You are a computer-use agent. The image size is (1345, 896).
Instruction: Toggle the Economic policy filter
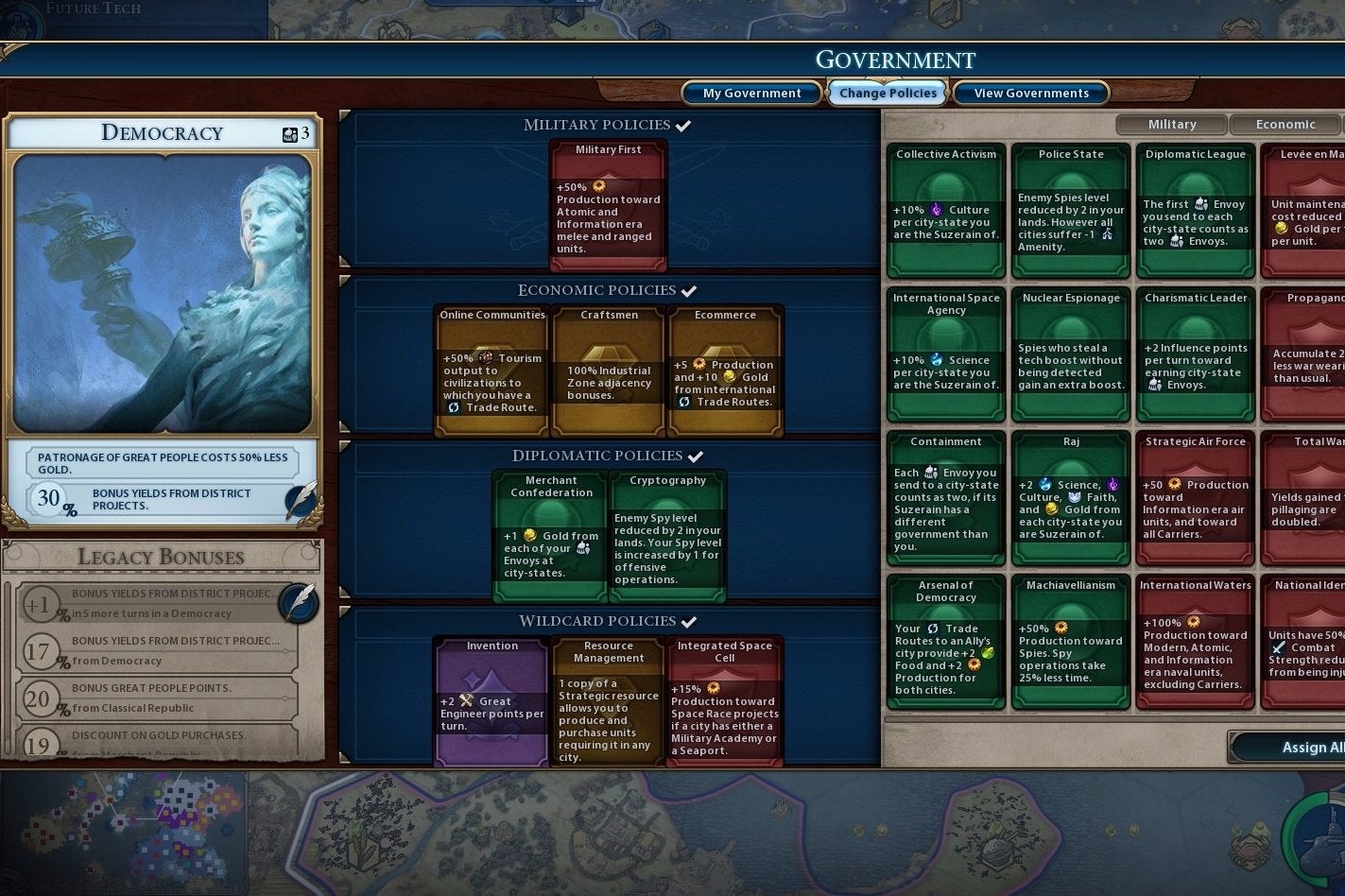pos(1285,124)
